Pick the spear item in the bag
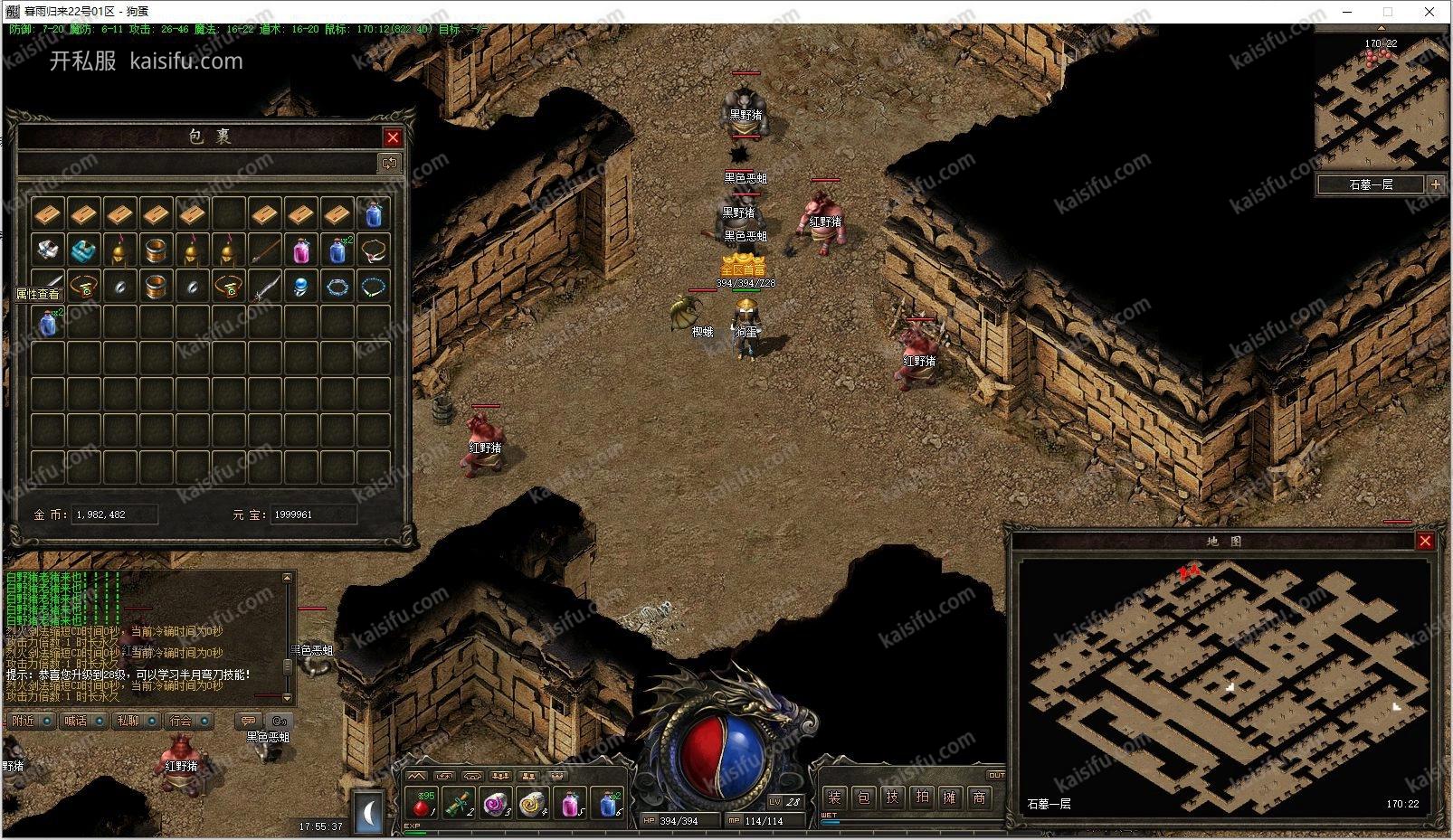 click(264, 250)
